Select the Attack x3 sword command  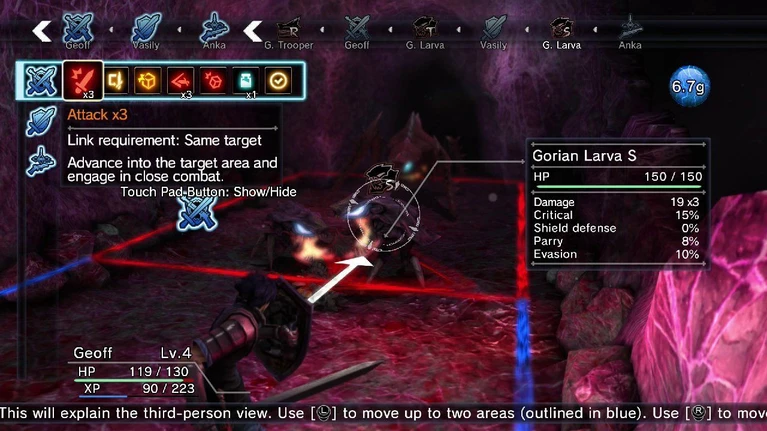click(x=82, y=80)
